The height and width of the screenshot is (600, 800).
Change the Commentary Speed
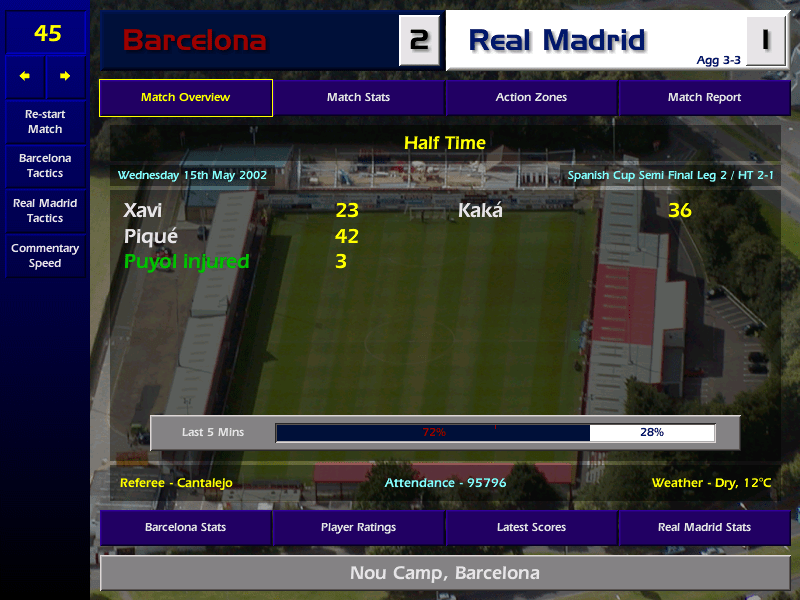pos(45,256)
